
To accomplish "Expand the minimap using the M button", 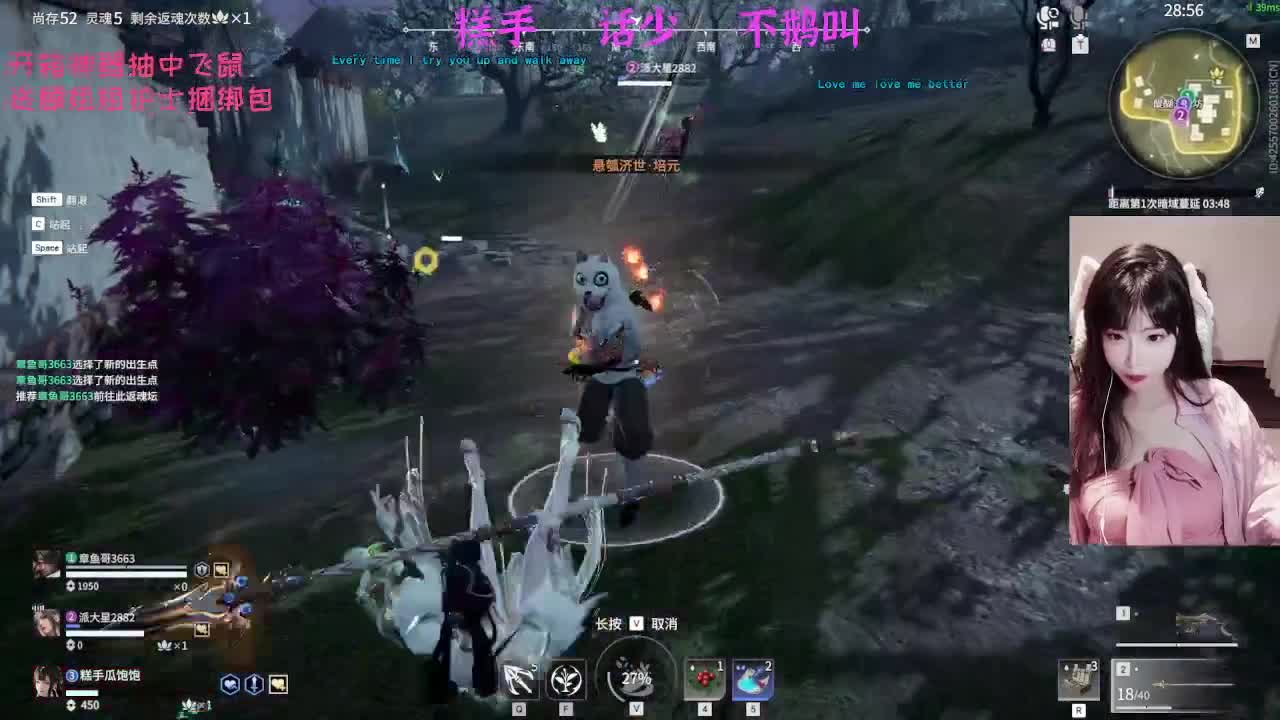I will coord(1253,40).
